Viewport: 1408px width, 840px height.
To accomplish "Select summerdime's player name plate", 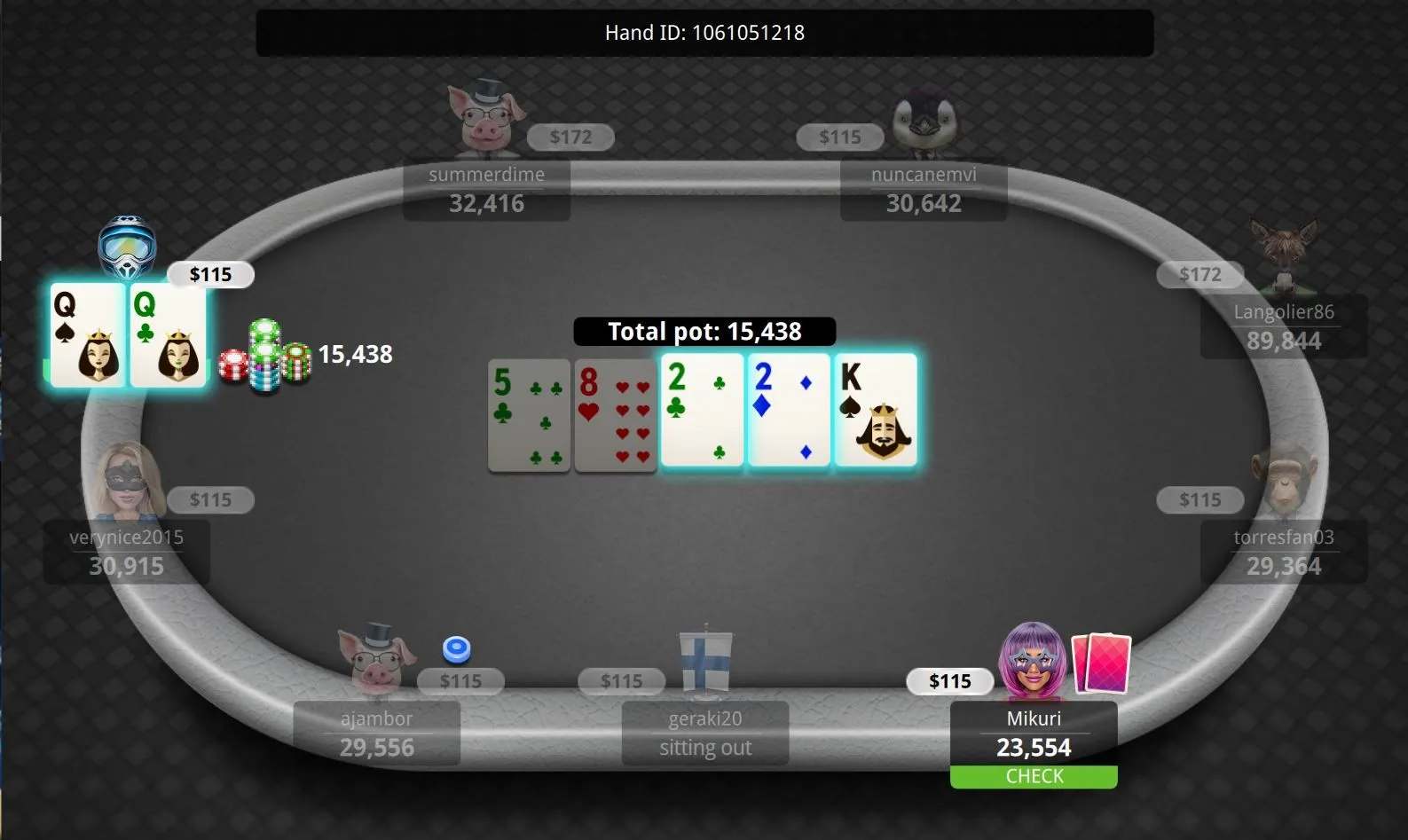I will click(486, 190).
